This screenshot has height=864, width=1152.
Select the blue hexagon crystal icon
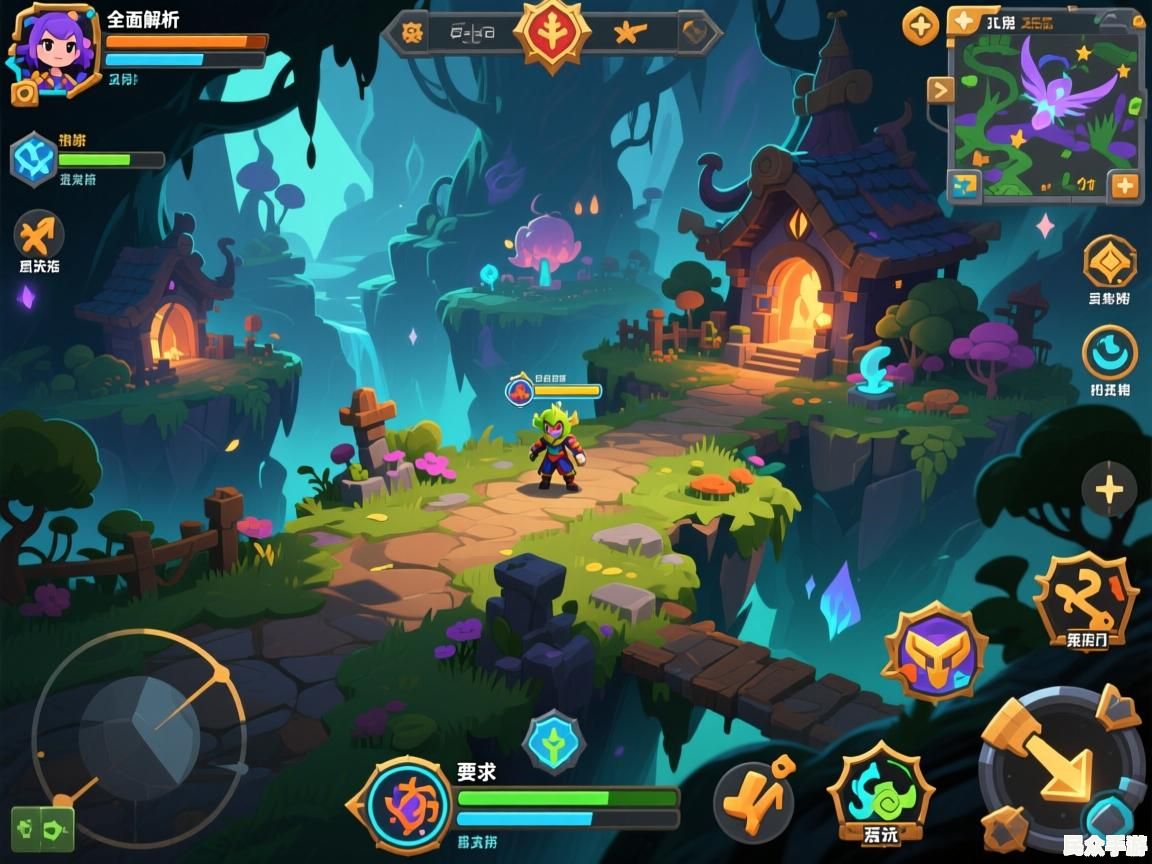tap(34, 160)
